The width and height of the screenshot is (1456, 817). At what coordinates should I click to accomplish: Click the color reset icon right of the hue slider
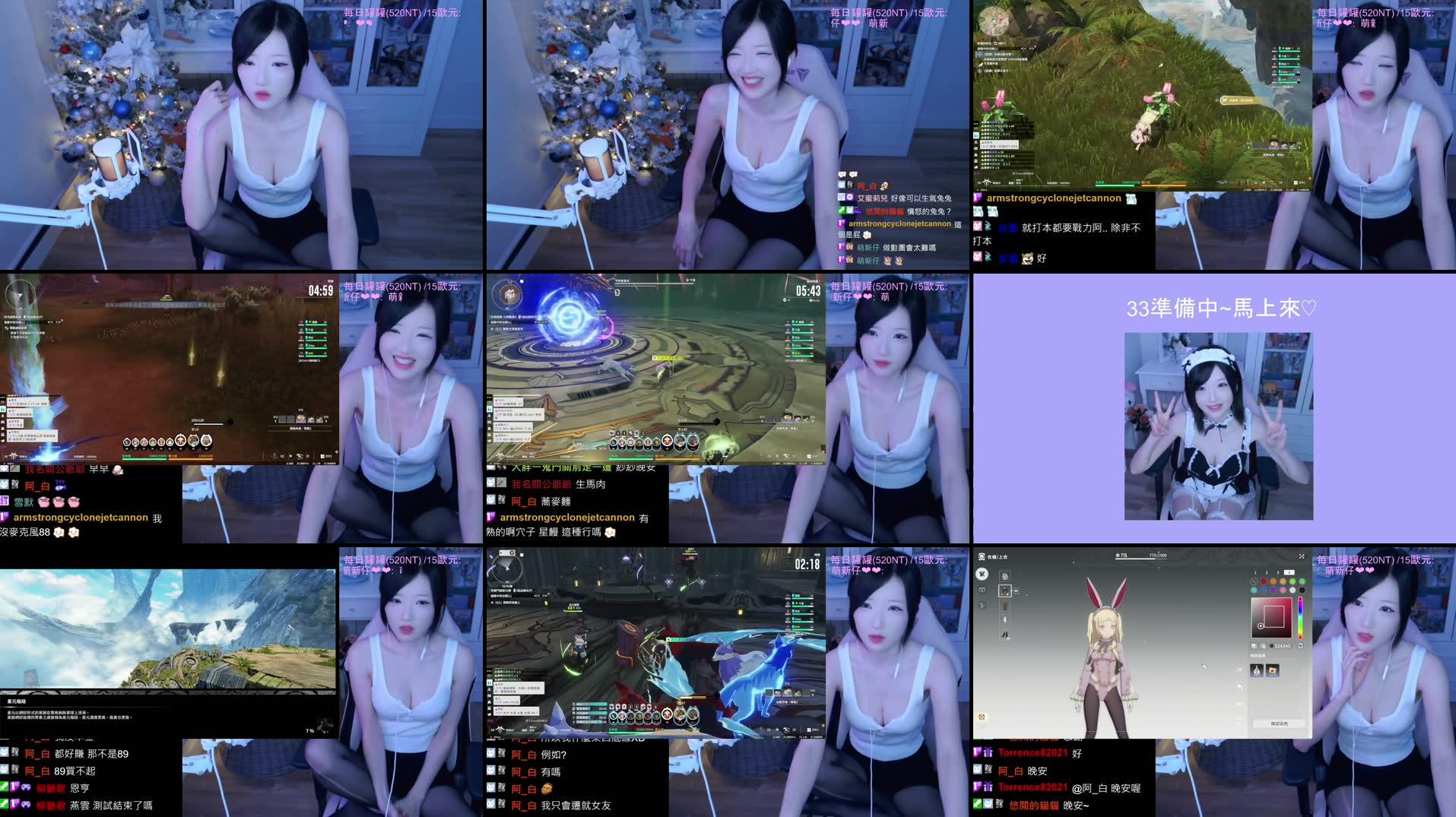pyautogui.click(x=1301, y=645)
